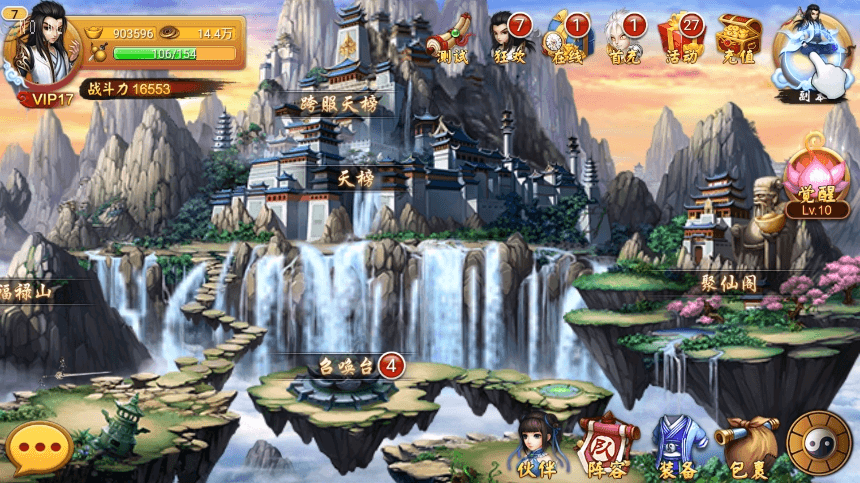Open the 首充 first recharge offer
The height and width of the screenshot is (483, 860).
click(624, 40)
